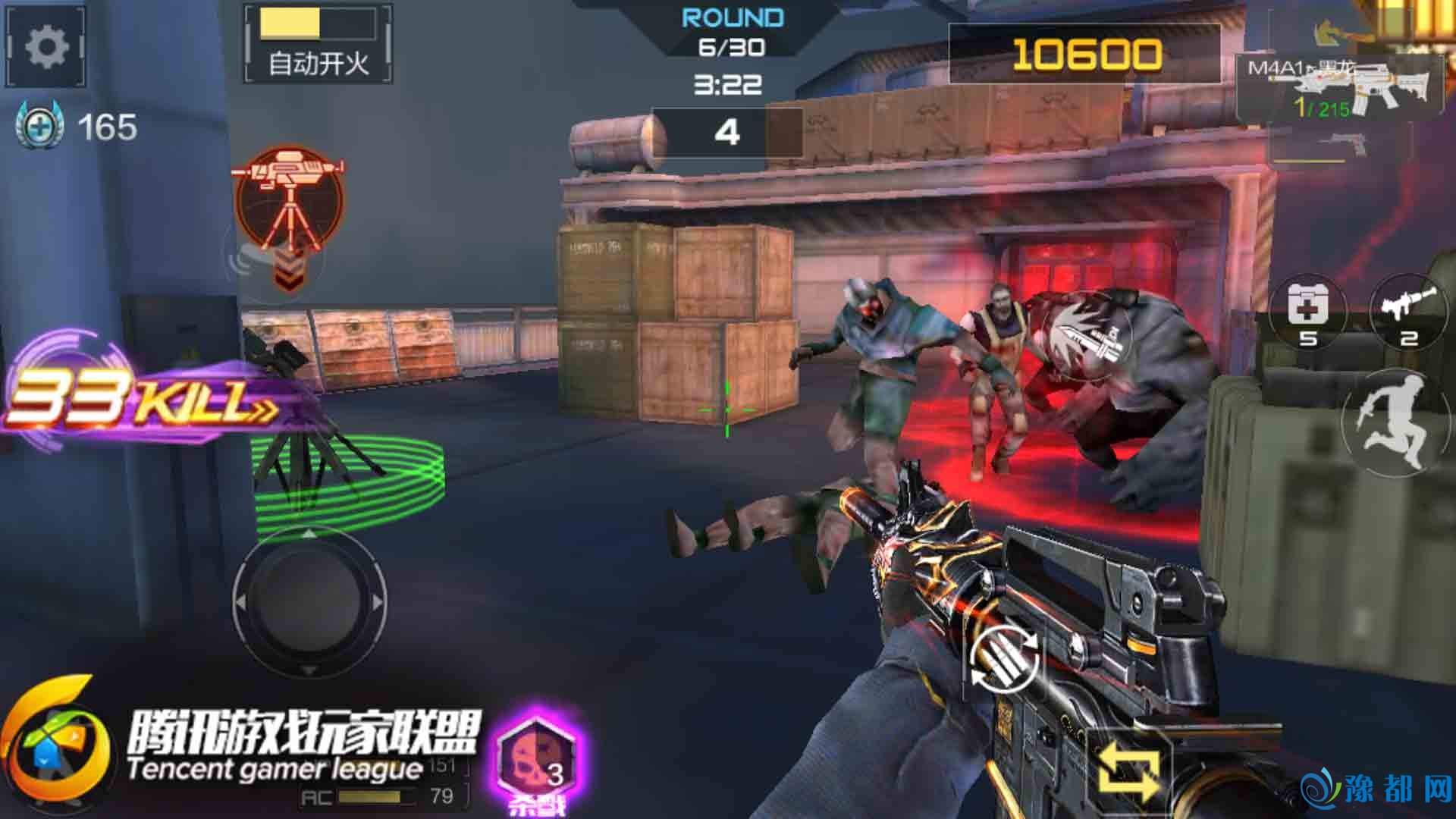
Task: Toggle the 自动开火 auto-fire switch
Action: click(x=318, y=42)
